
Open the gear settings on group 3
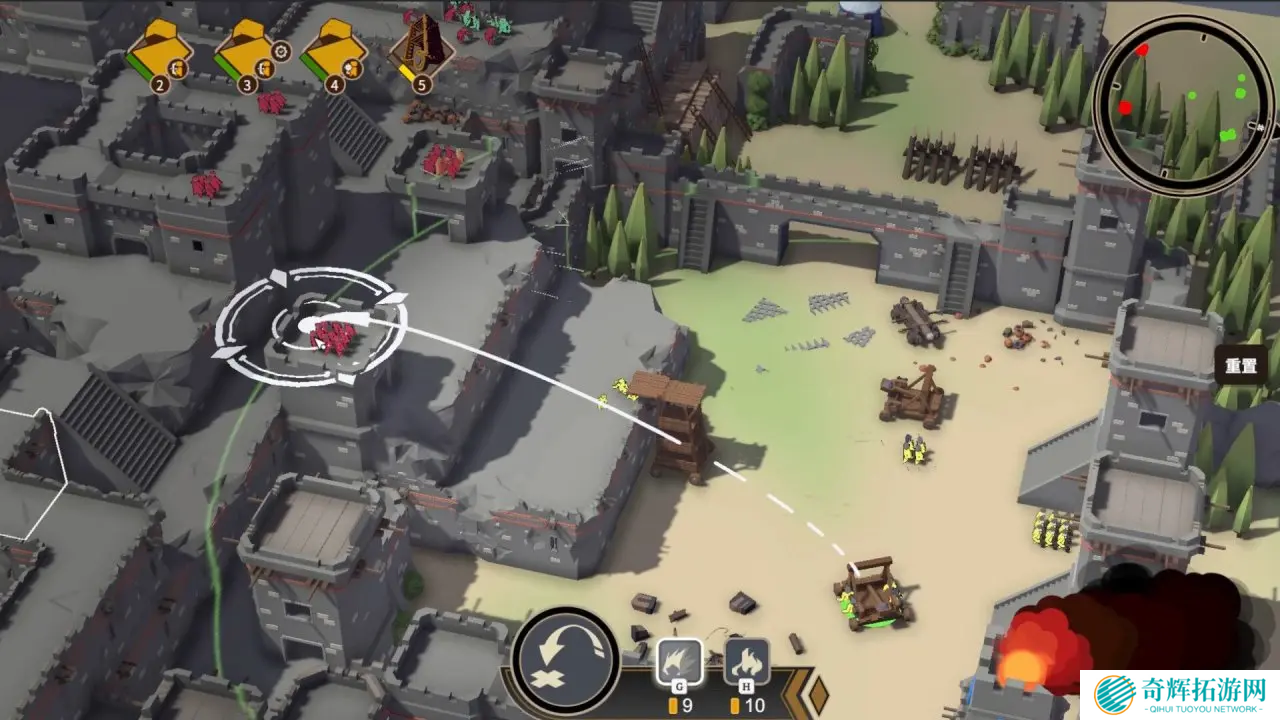click(282, 50)
